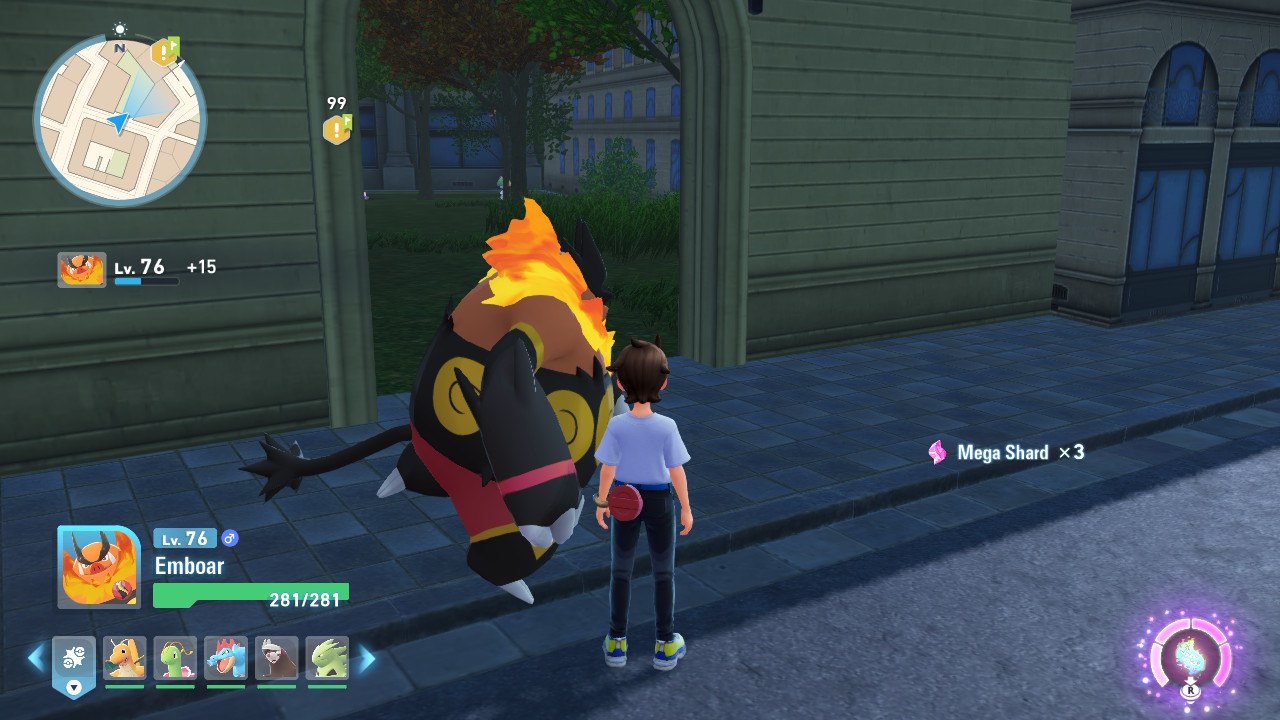Open the circular city minimap

119,120
